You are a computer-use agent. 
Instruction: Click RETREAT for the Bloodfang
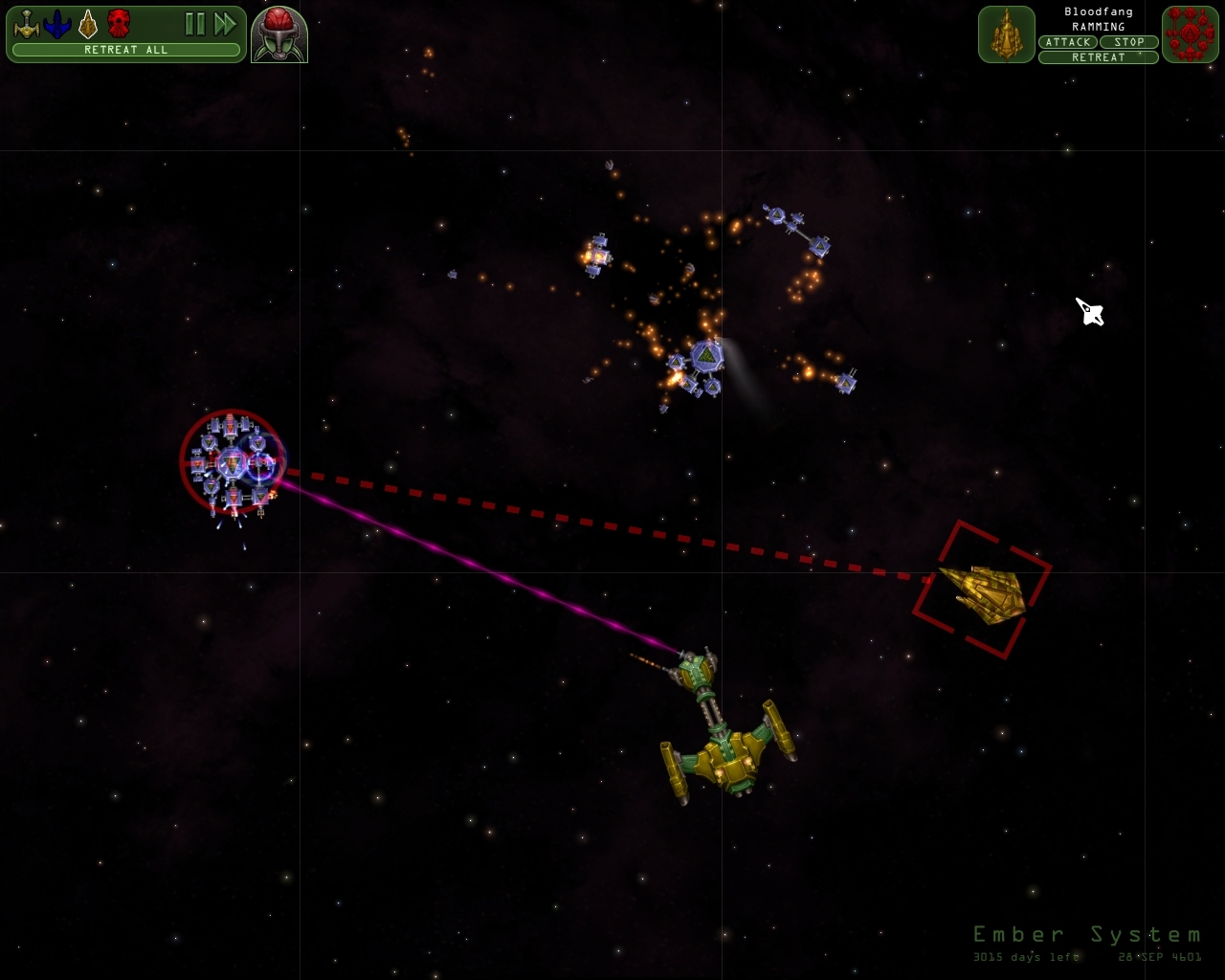[x=1096, y=56]
